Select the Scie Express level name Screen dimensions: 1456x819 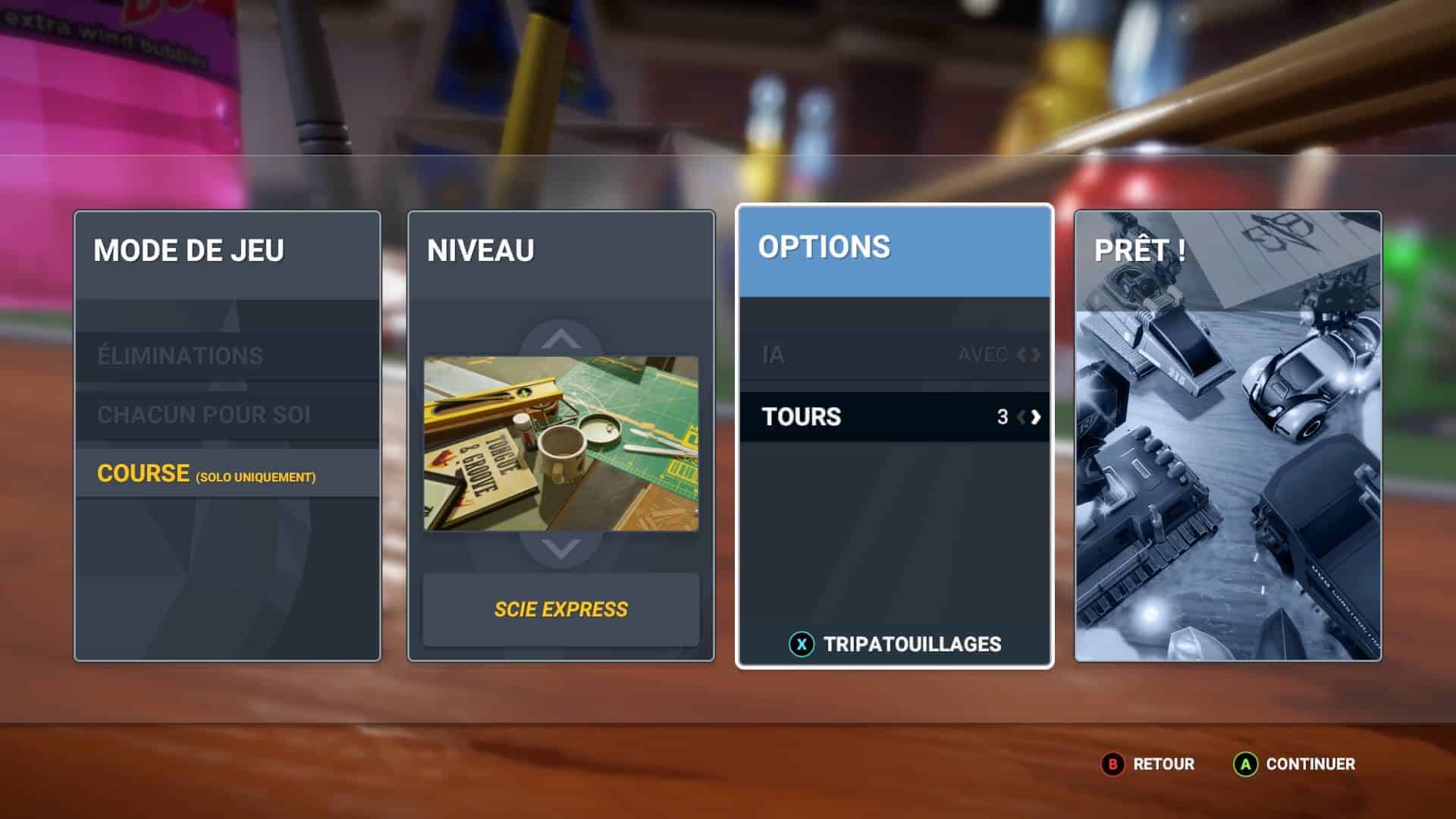(560, 609)
